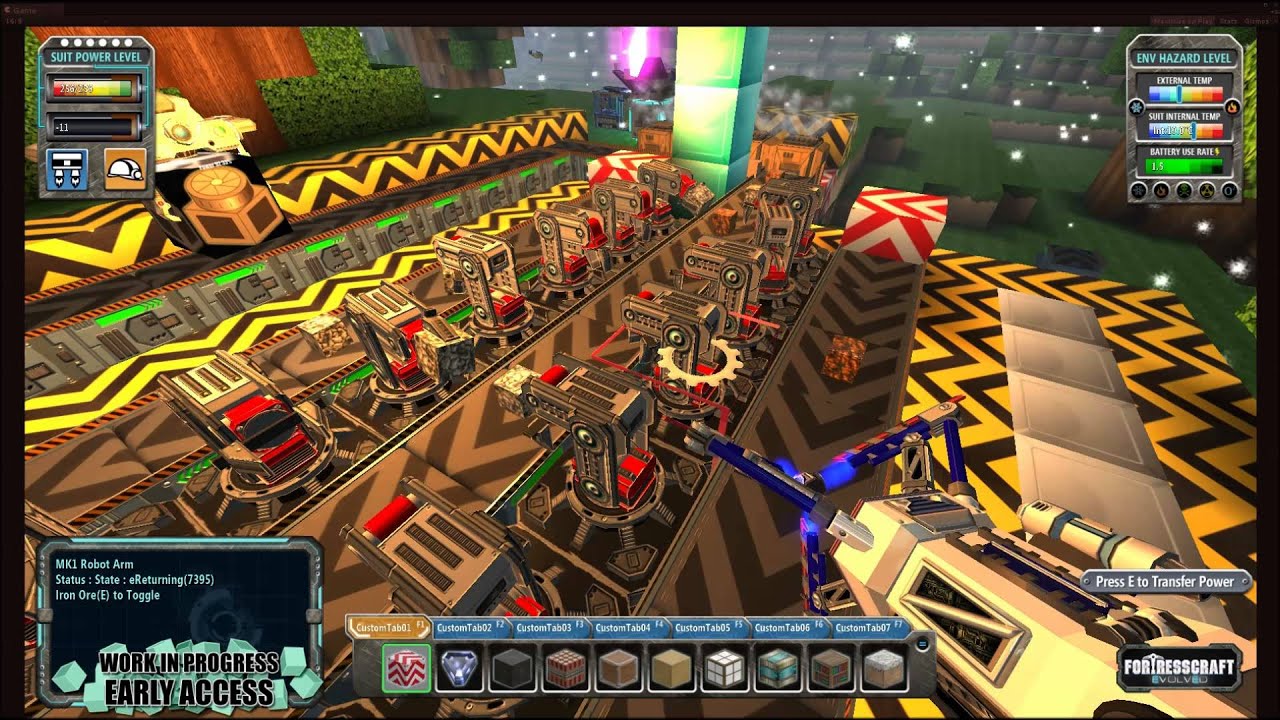This screenshot has width=1280, height=720.
Task: Collapse the hotbar with the round minimize button
Action: 922,645
